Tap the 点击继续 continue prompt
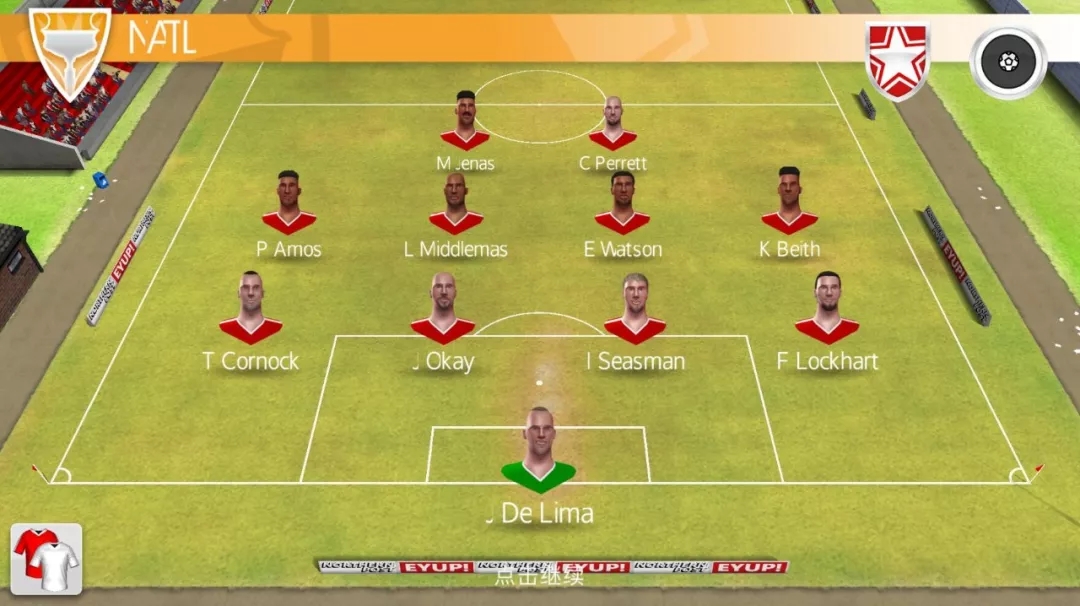The width and height of the screenshot is (1080, 606). point(539,576)
